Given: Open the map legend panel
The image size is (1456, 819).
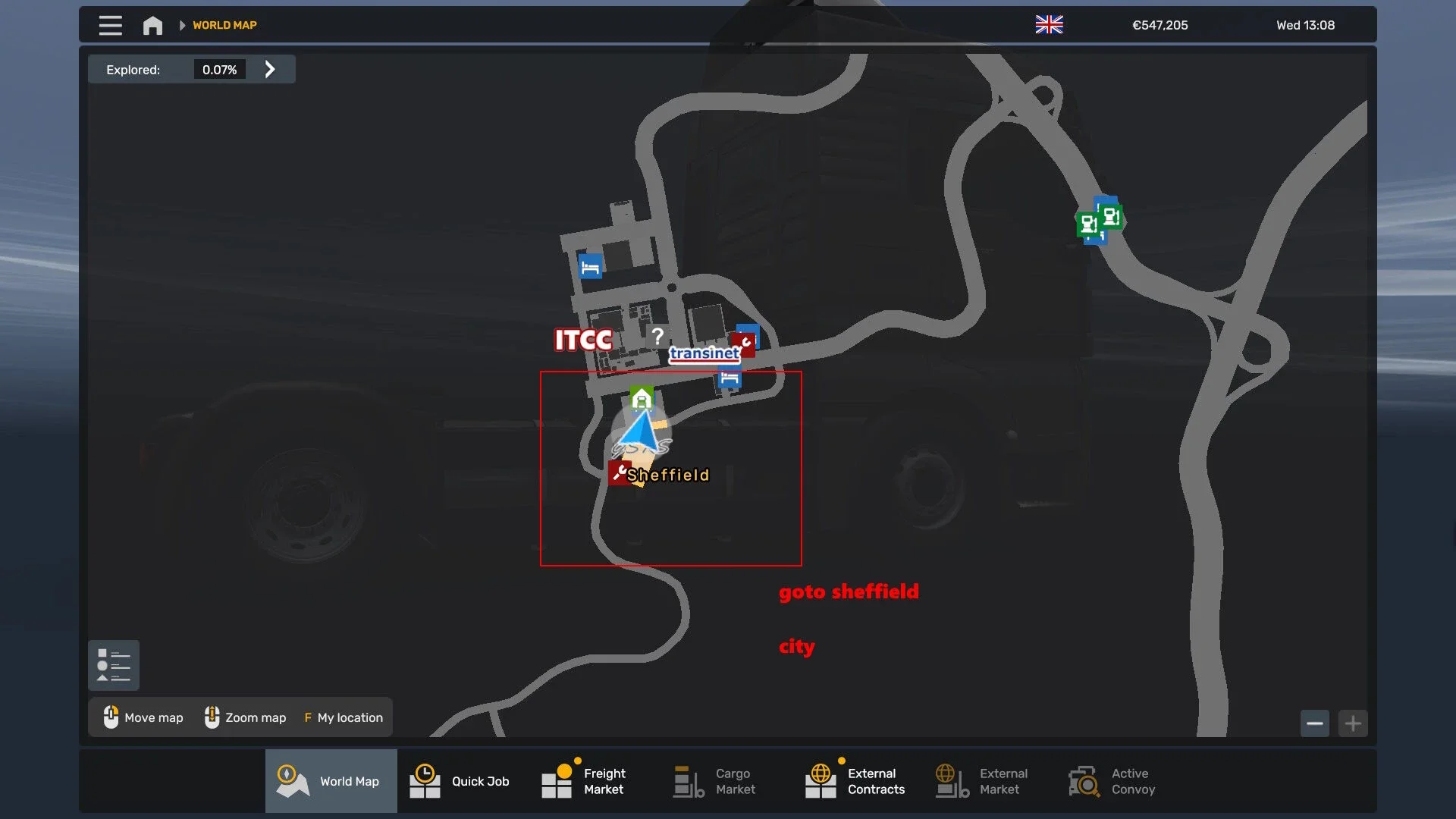Looking at the screenshot, I should tap(114, 665).
